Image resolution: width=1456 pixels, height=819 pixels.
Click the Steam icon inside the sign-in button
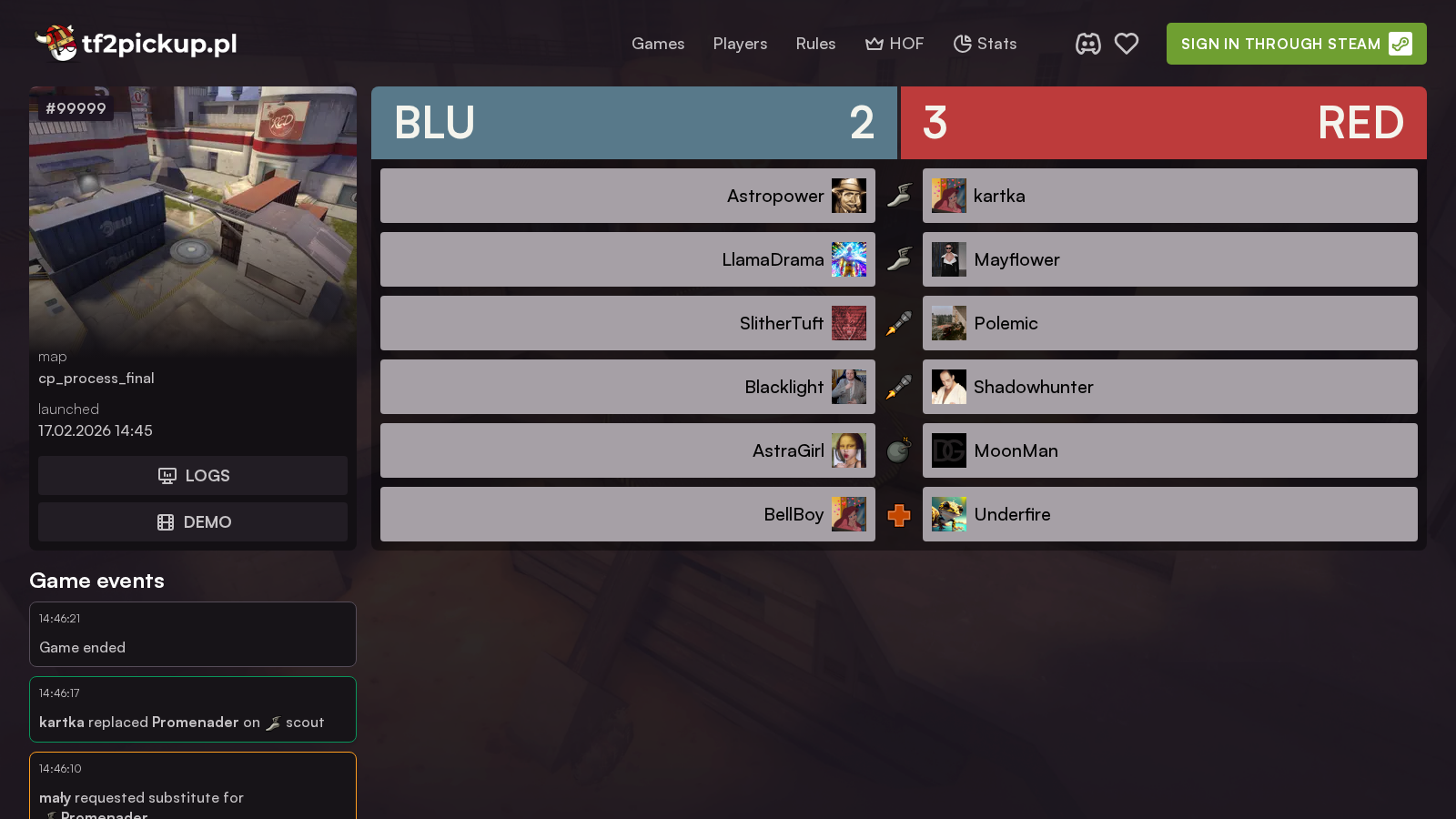[1400, 44]
